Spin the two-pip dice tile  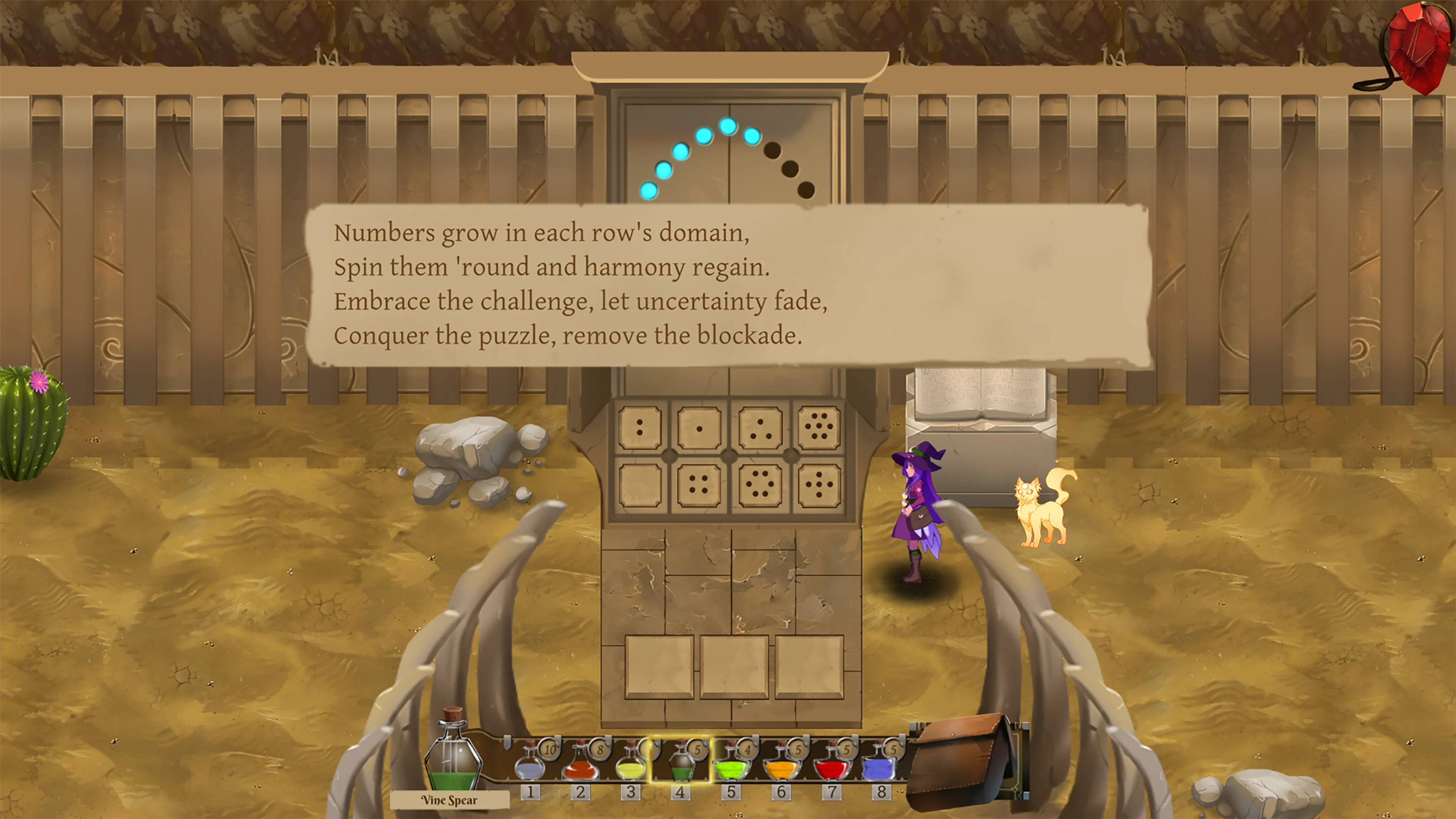tap(640, 428)
